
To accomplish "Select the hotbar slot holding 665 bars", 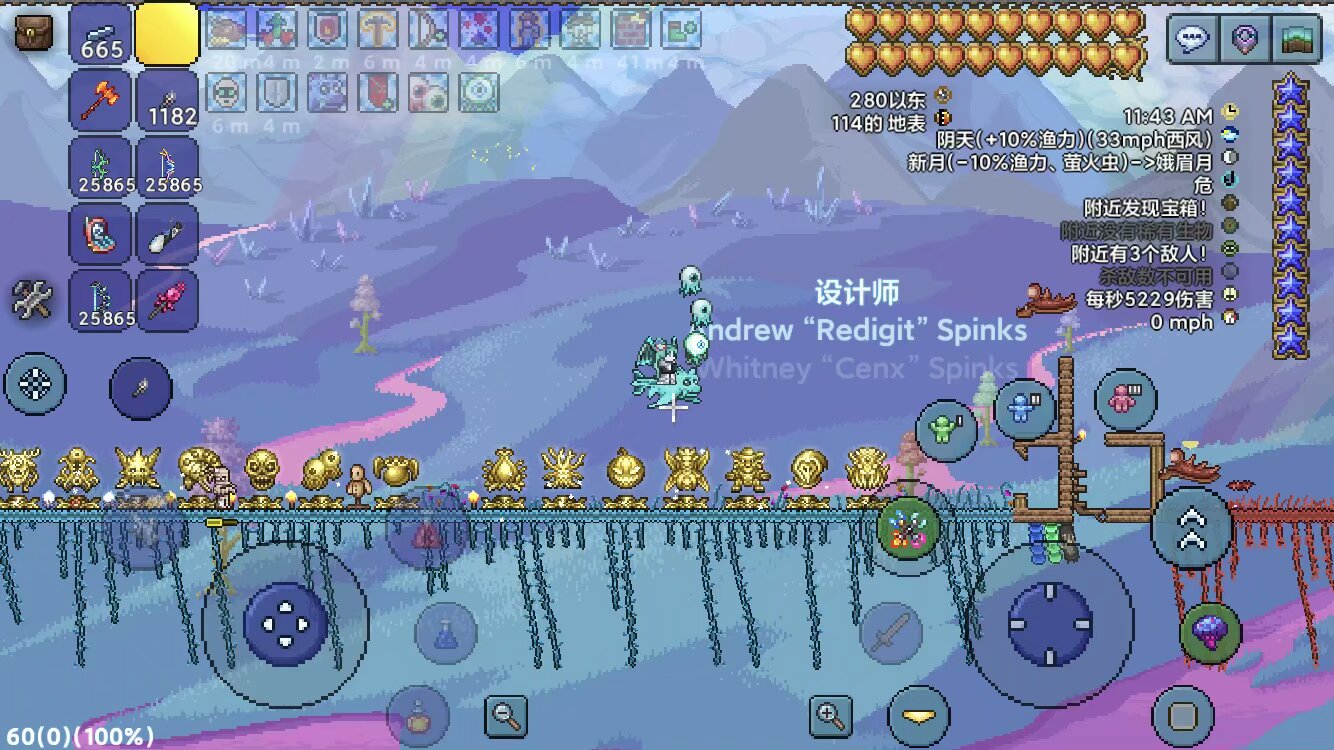I will point(100,34).
